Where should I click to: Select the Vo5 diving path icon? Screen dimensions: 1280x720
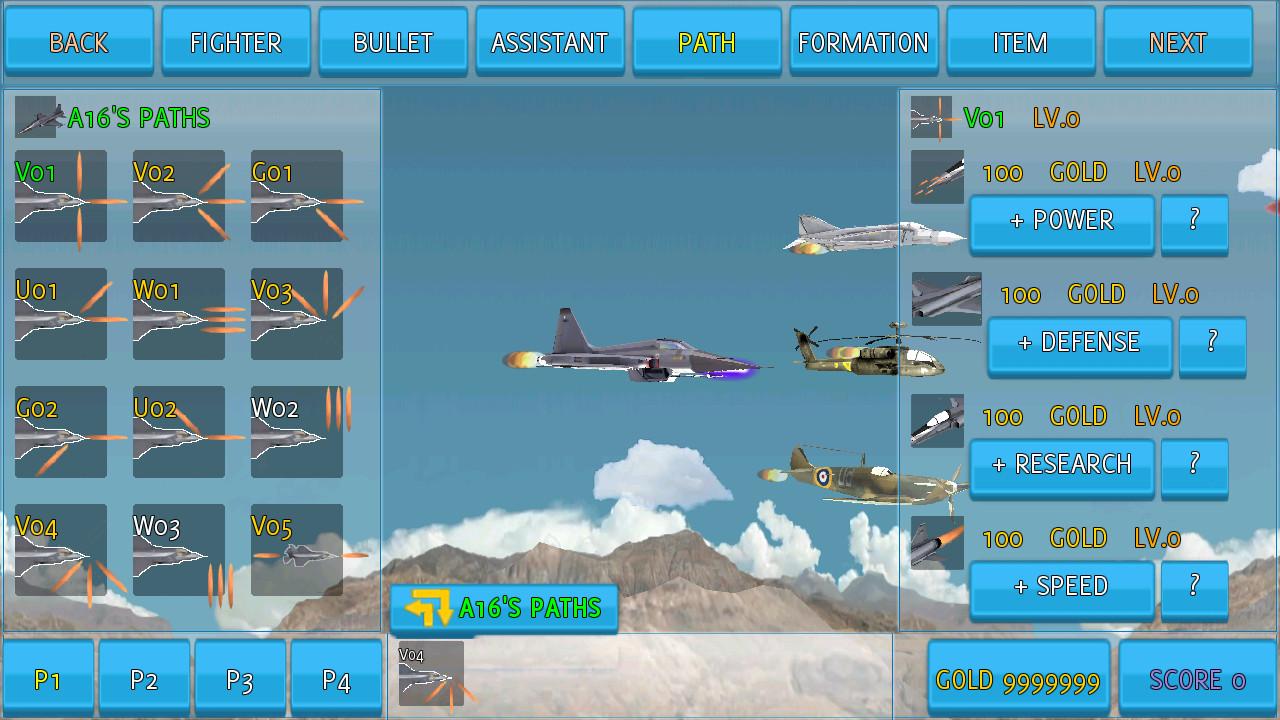pos(296,549)
